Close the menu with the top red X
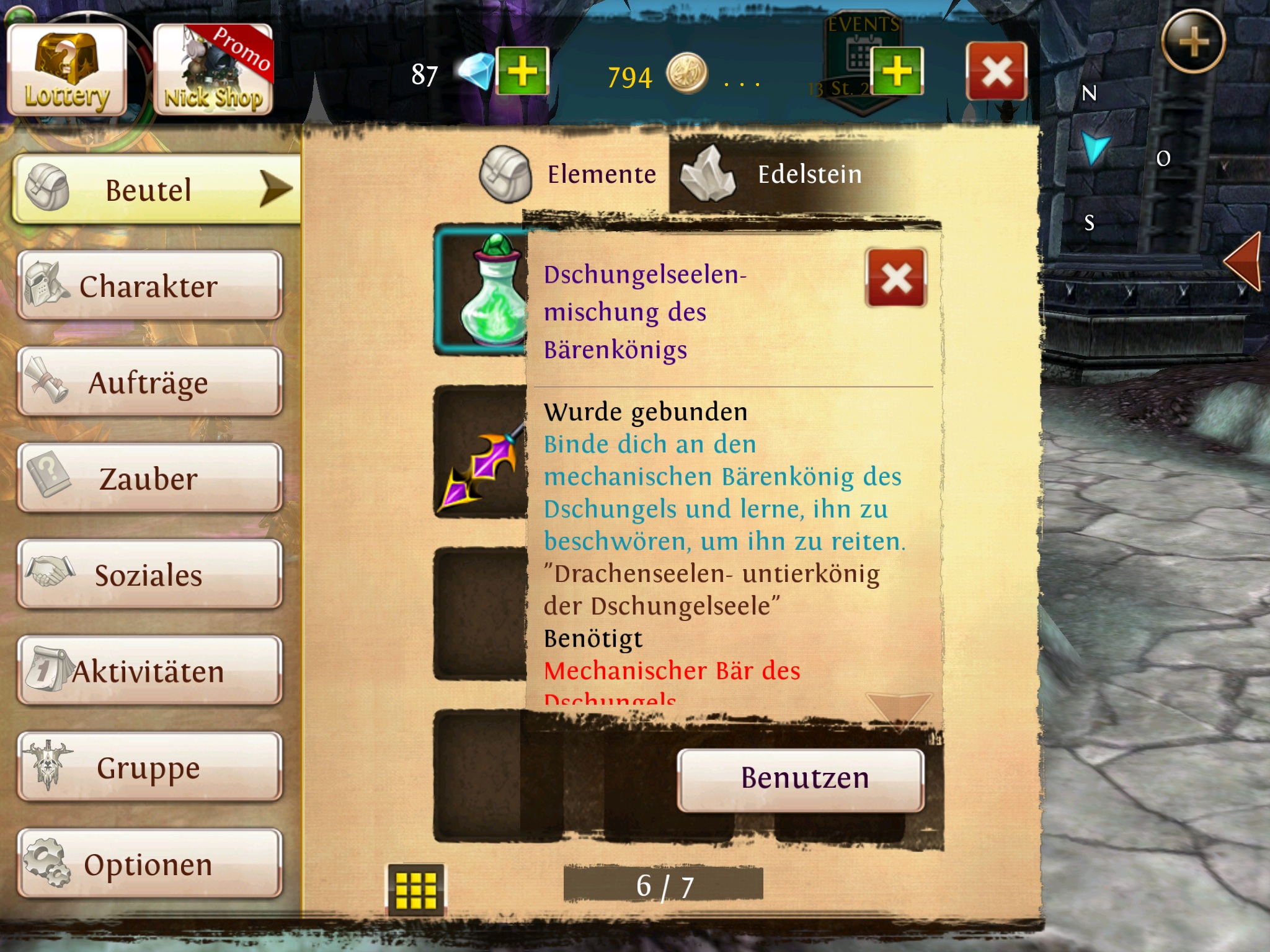Image resolution: width=1270 pixels, height=952 pixels. [996, 71]
